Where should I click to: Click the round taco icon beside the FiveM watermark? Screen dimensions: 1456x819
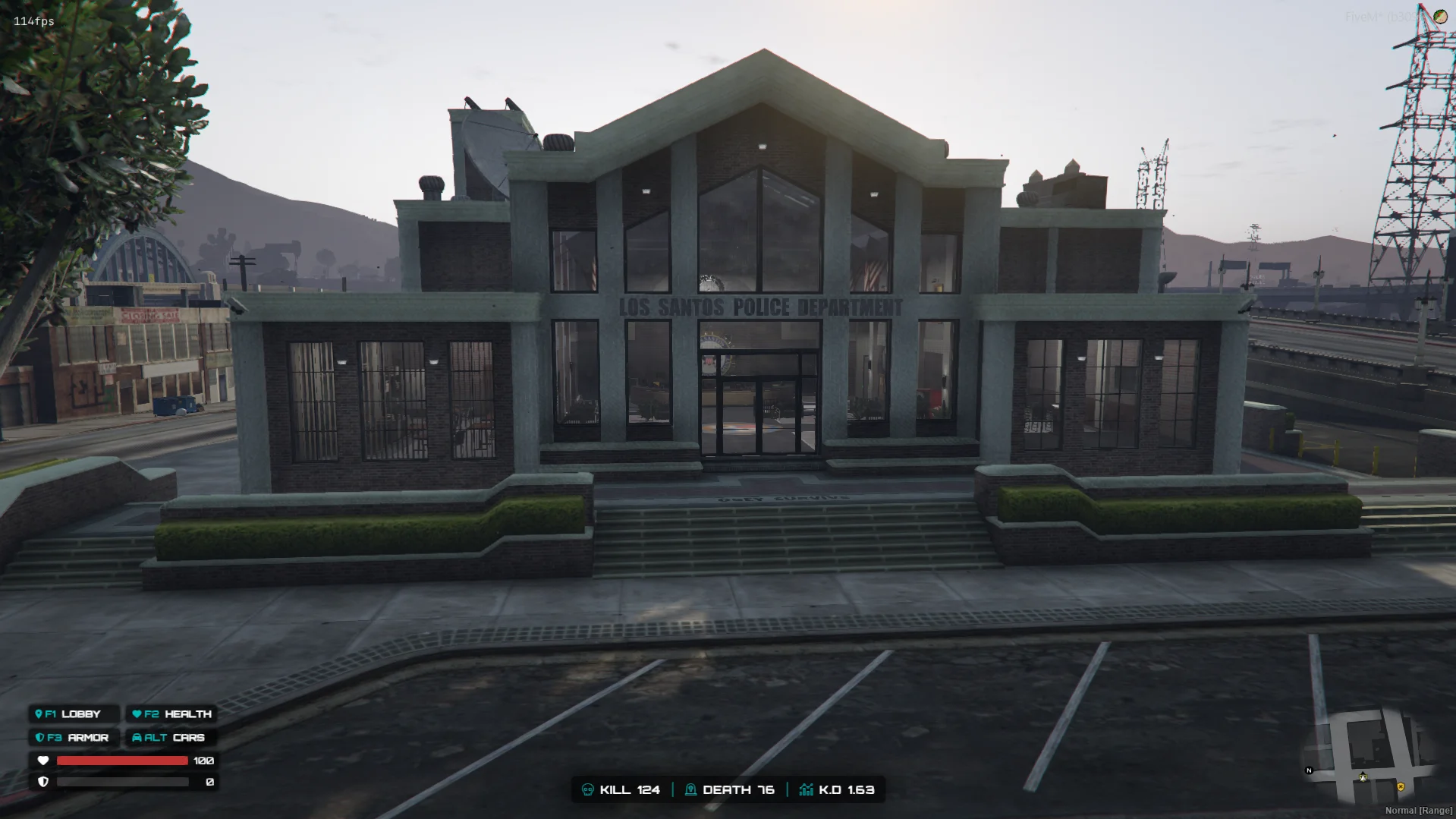tap(1439, 16)
